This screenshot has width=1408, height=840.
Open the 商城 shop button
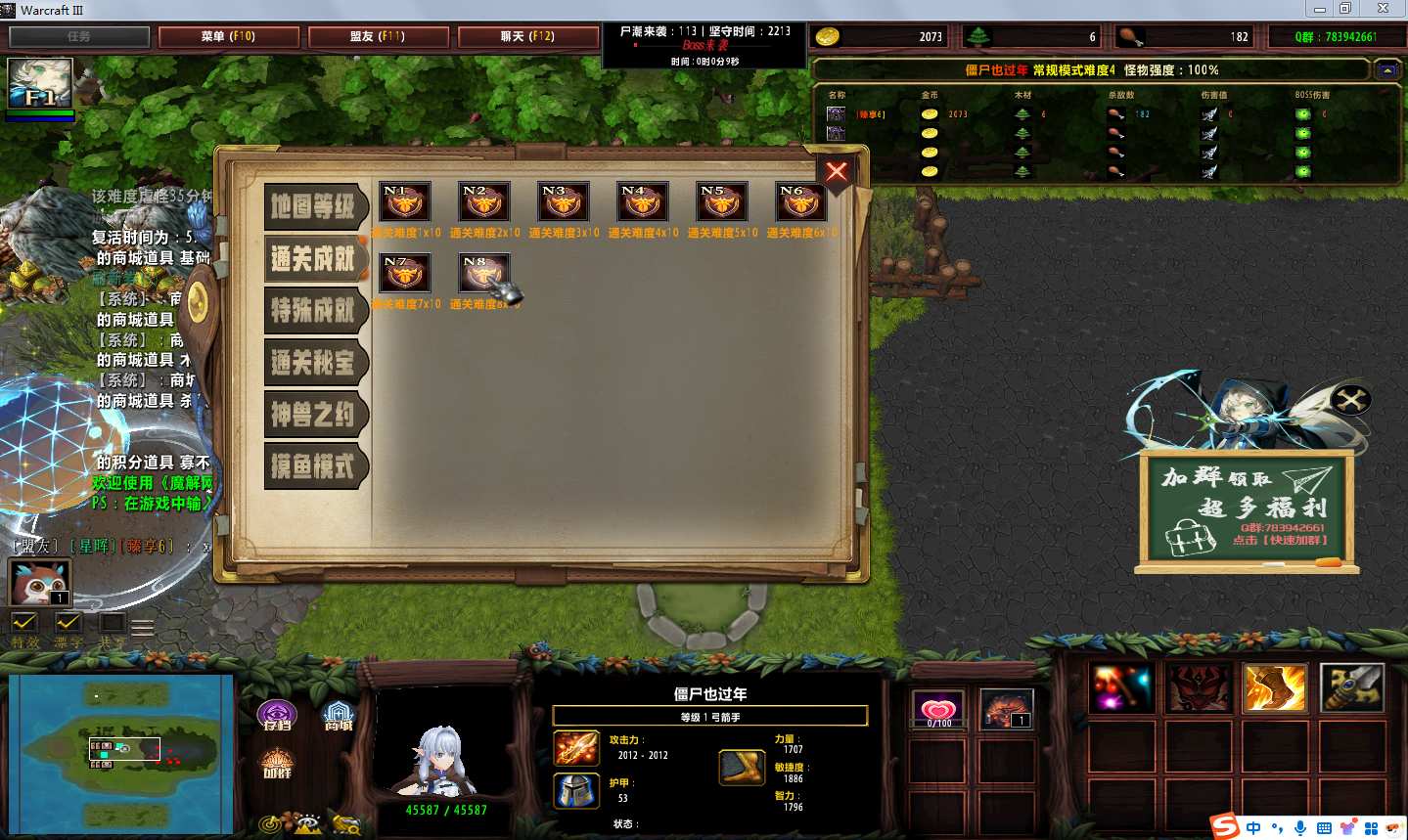(339, 715)
